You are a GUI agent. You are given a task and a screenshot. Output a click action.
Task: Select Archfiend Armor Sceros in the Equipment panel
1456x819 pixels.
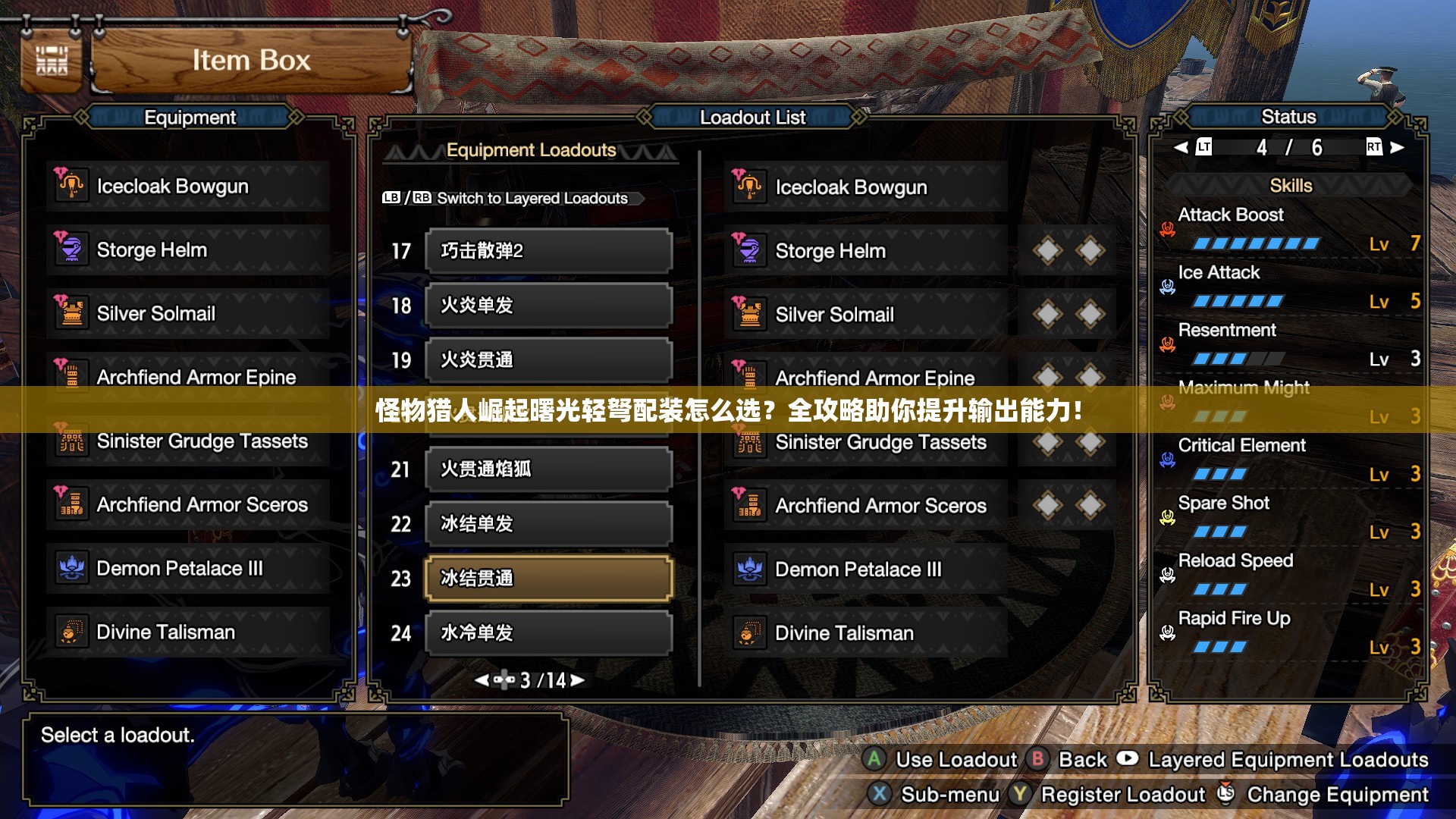click(x=188, y=505)
